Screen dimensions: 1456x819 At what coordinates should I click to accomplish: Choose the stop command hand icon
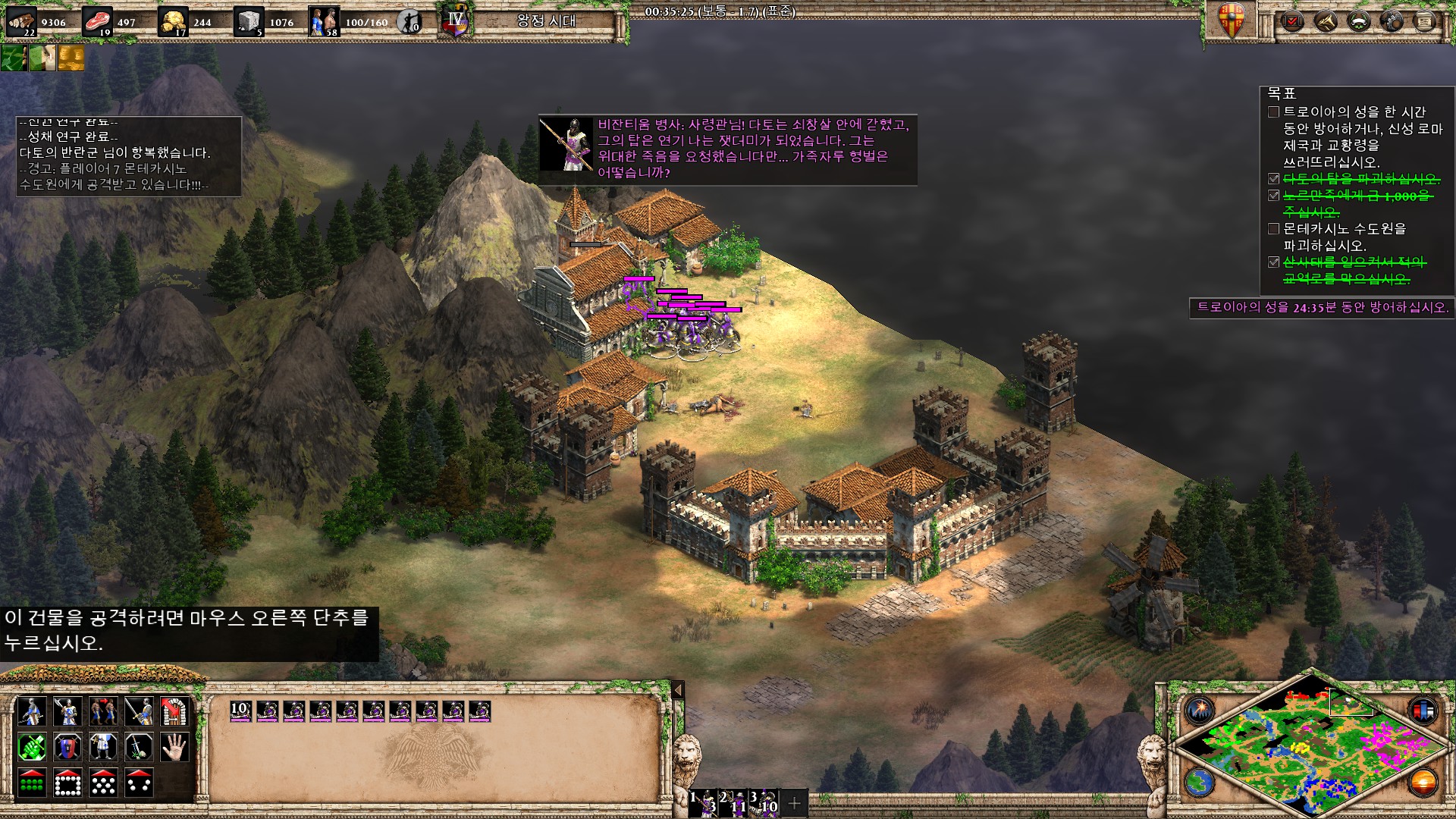[175, 747]
